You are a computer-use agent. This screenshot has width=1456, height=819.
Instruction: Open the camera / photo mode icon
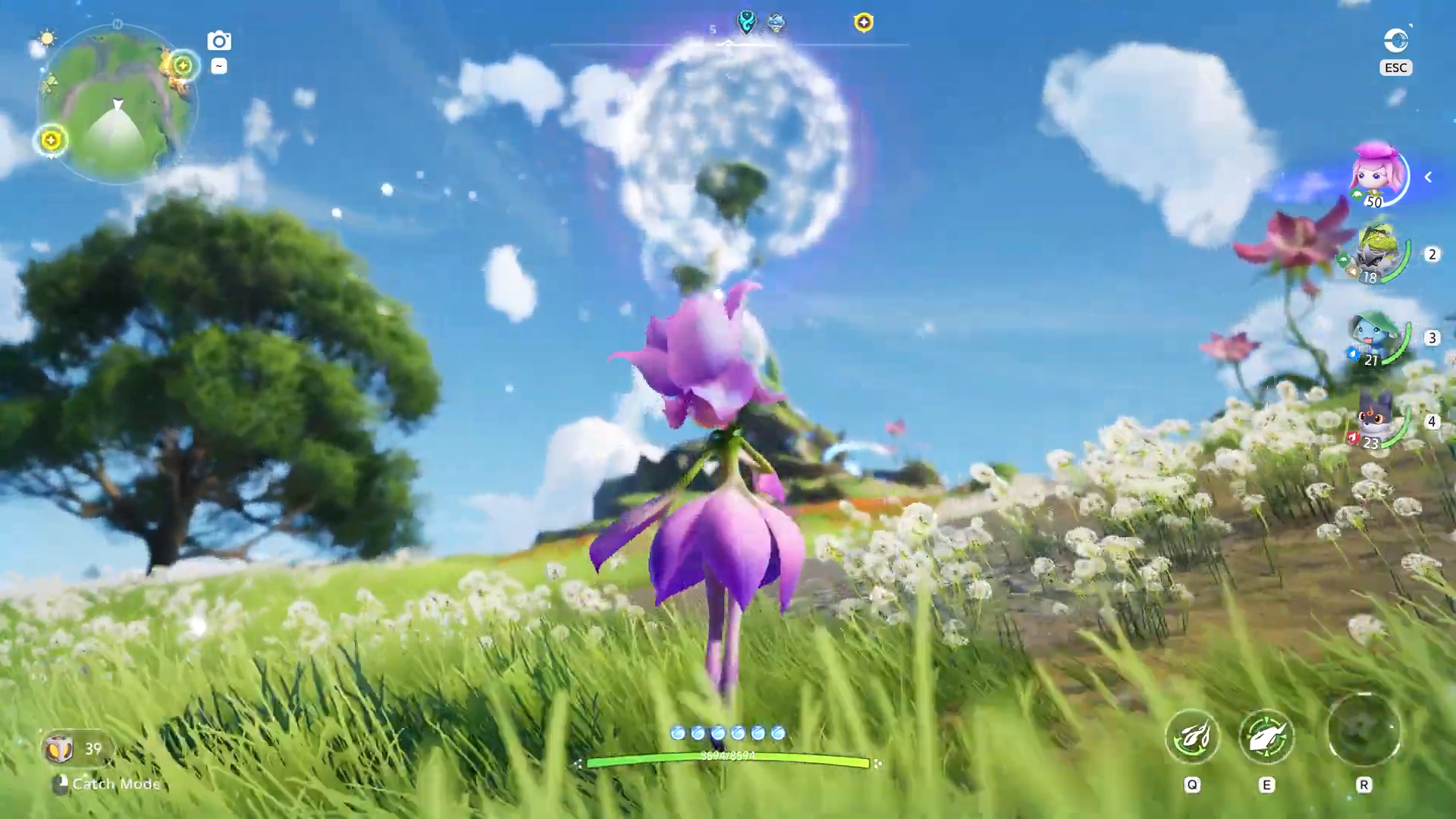click(x=218, y=40)
